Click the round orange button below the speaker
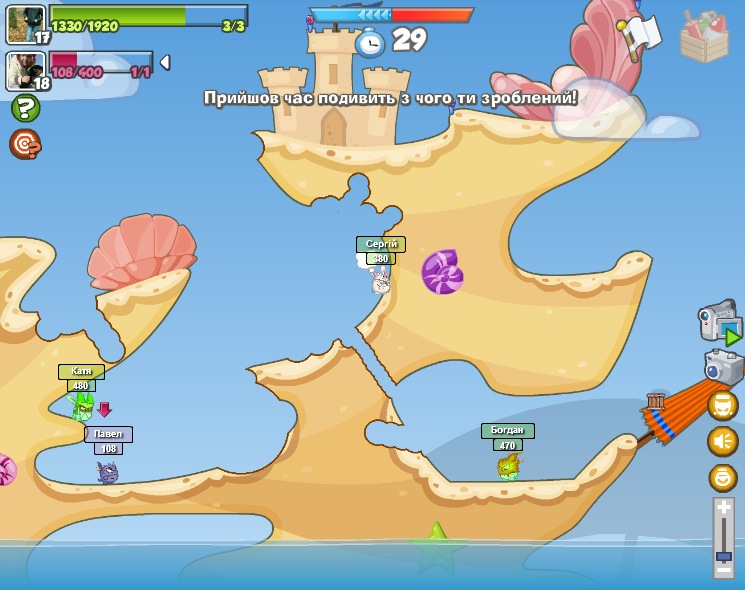Screen dimensions: 745x590 point(723,477)
